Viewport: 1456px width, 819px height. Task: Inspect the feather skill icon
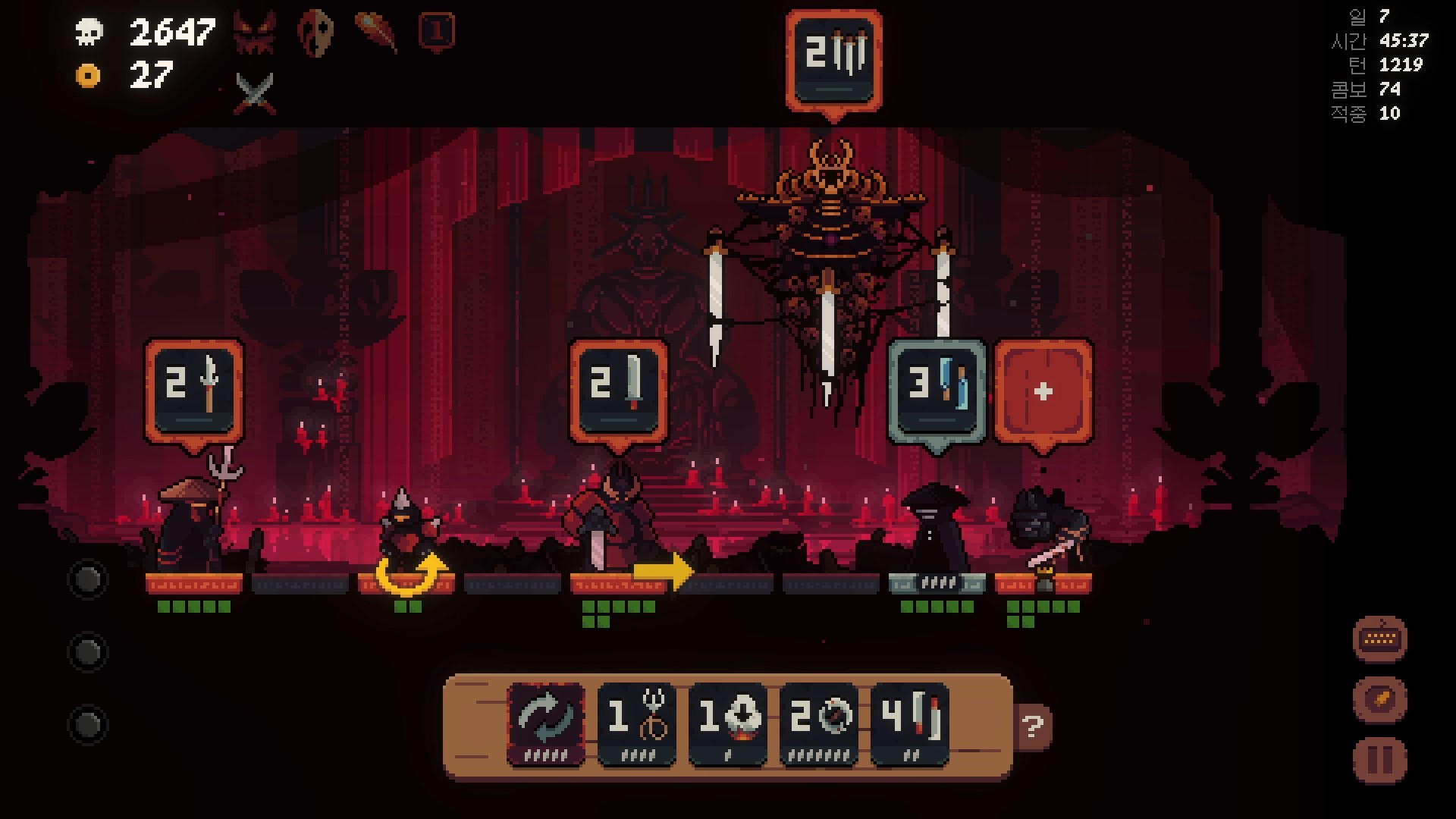tap(375, 32)
